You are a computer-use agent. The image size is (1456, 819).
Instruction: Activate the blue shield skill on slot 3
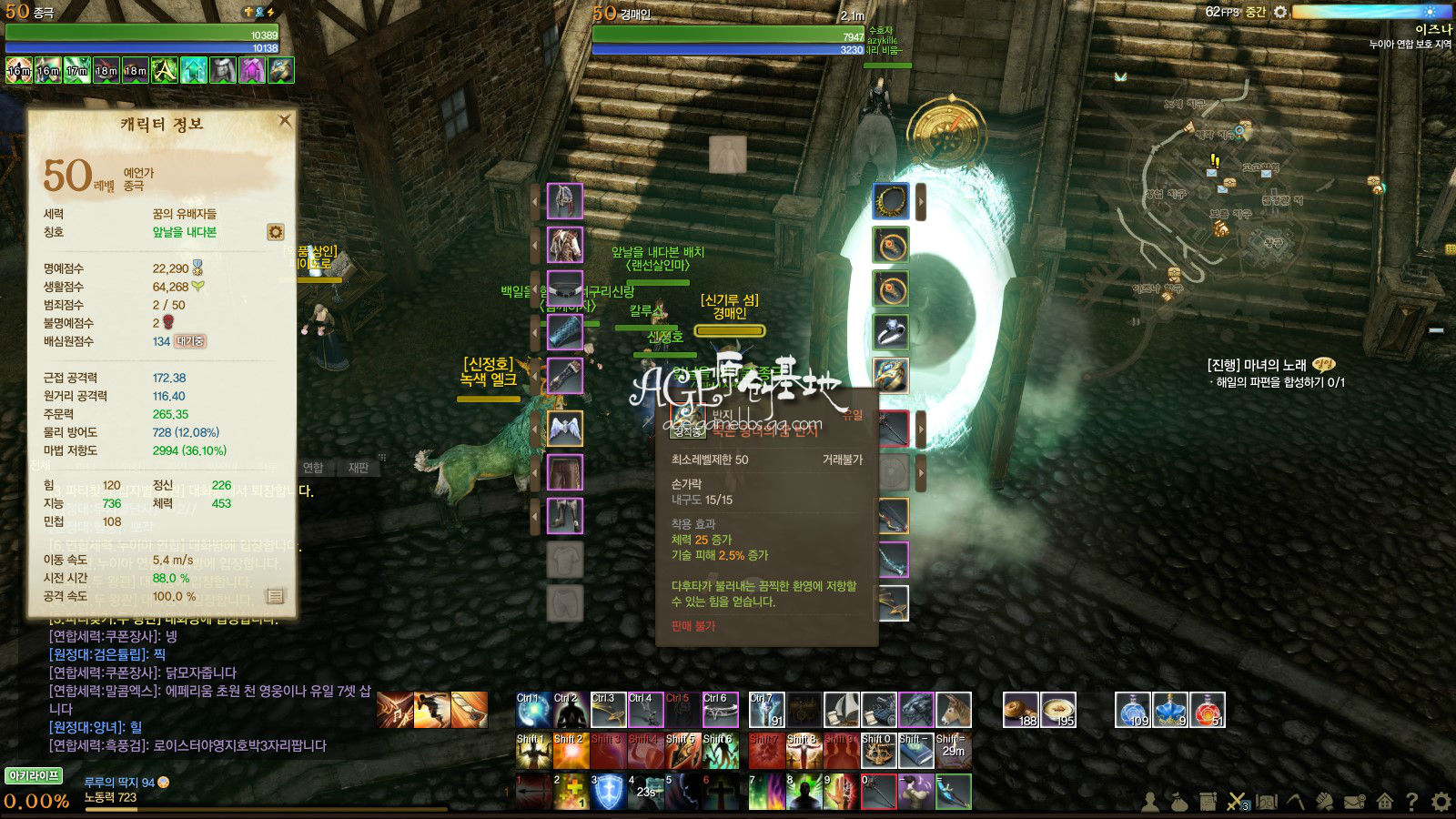609,792
